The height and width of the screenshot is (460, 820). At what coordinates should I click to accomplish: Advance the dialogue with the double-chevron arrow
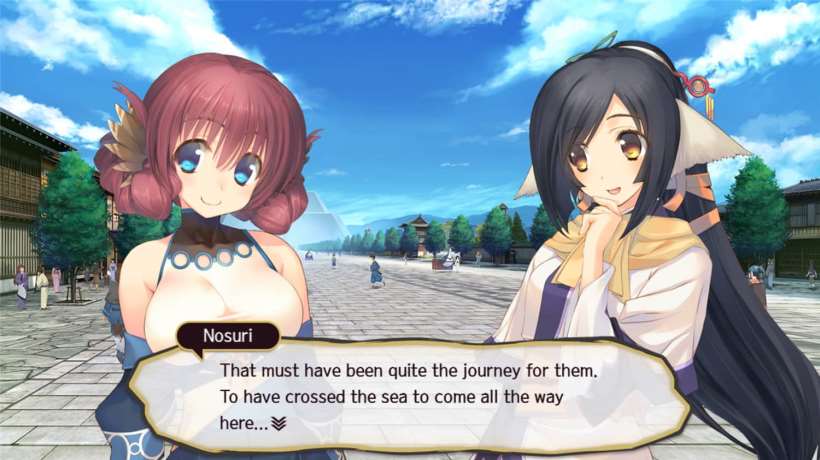279,423
